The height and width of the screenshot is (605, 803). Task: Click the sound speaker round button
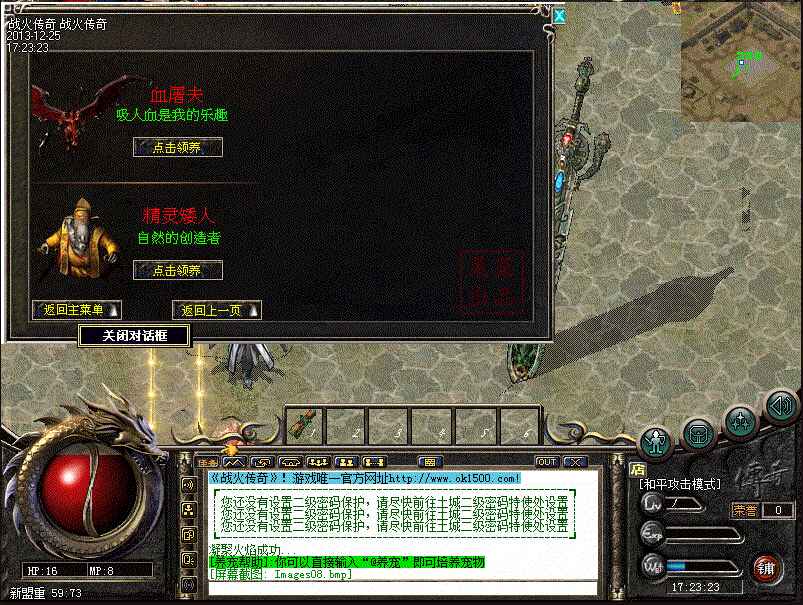[x=780, y=406]
